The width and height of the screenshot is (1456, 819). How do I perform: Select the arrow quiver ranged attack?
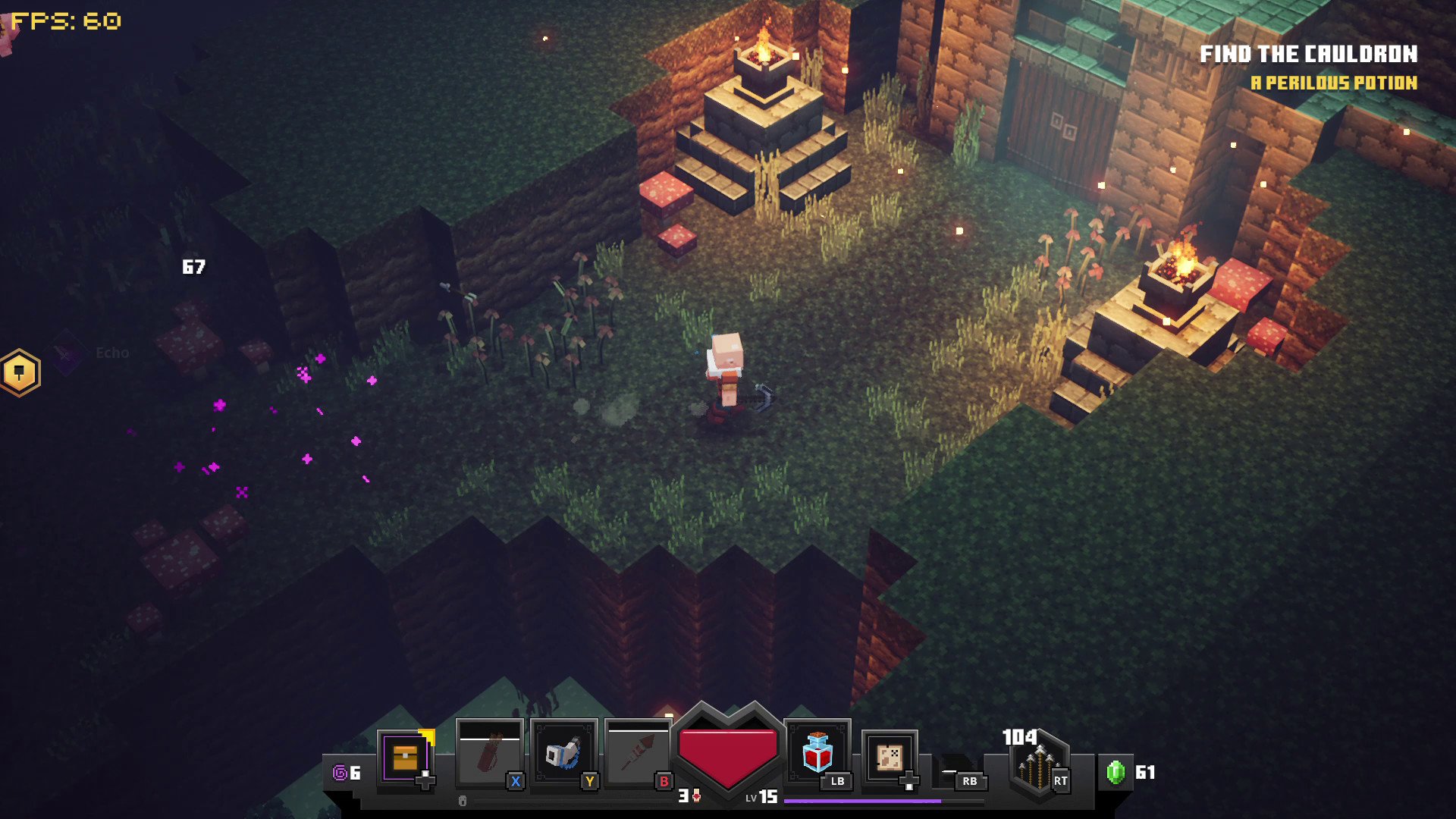[x=1038, y=764]
